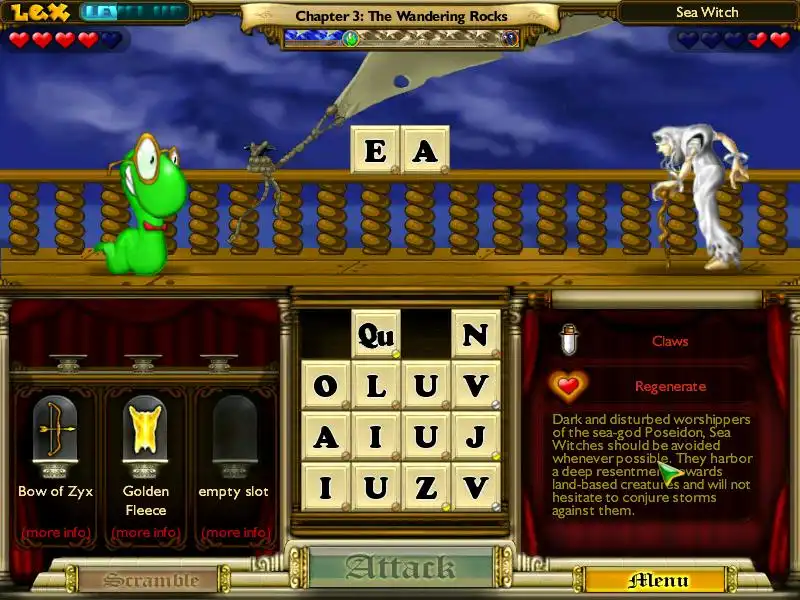Remove the A tile from the spelled word

tap(425, 150)
